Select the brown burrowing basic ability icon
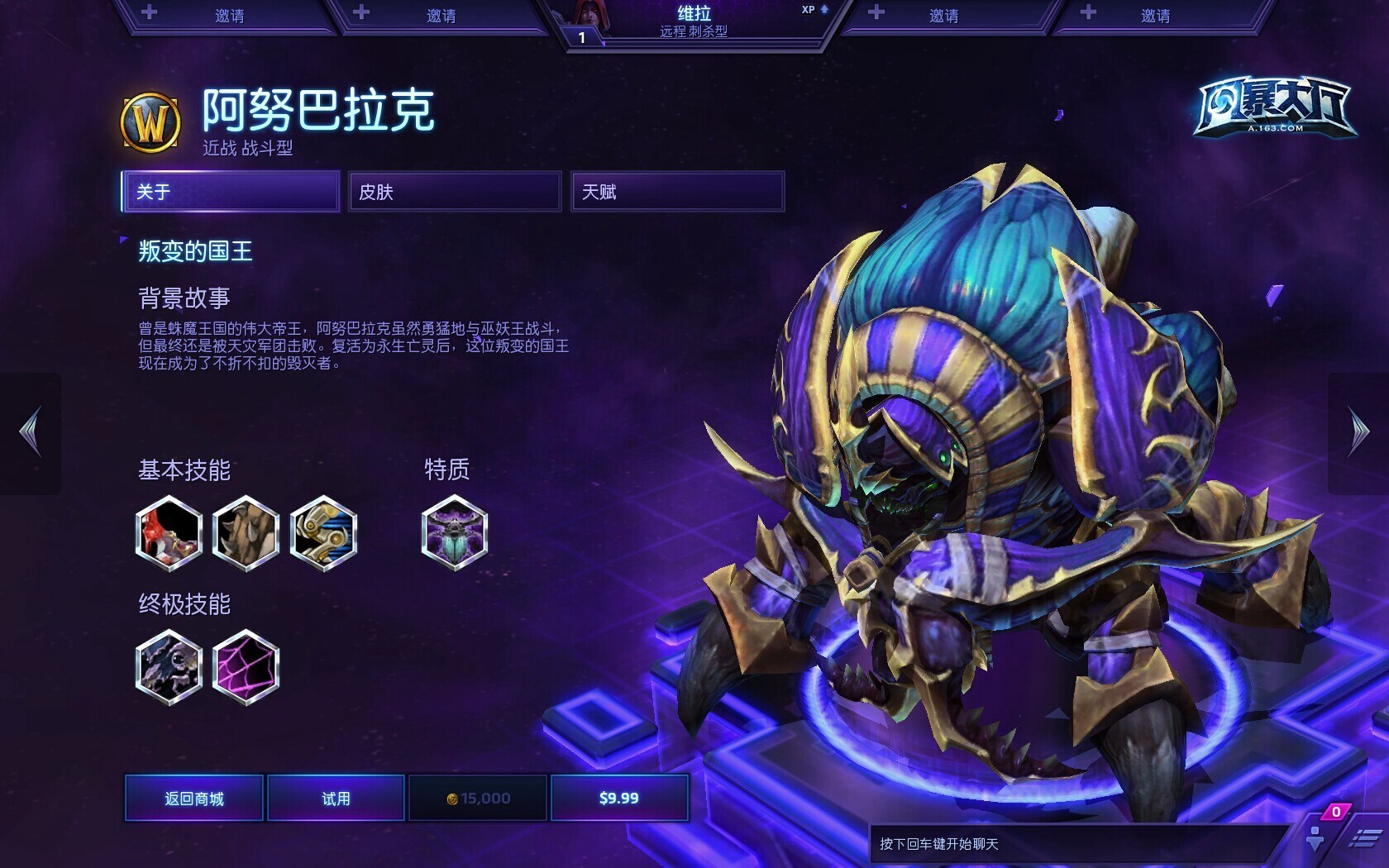The width and height of the screenshot is (1389, 868). coord(246,533)
